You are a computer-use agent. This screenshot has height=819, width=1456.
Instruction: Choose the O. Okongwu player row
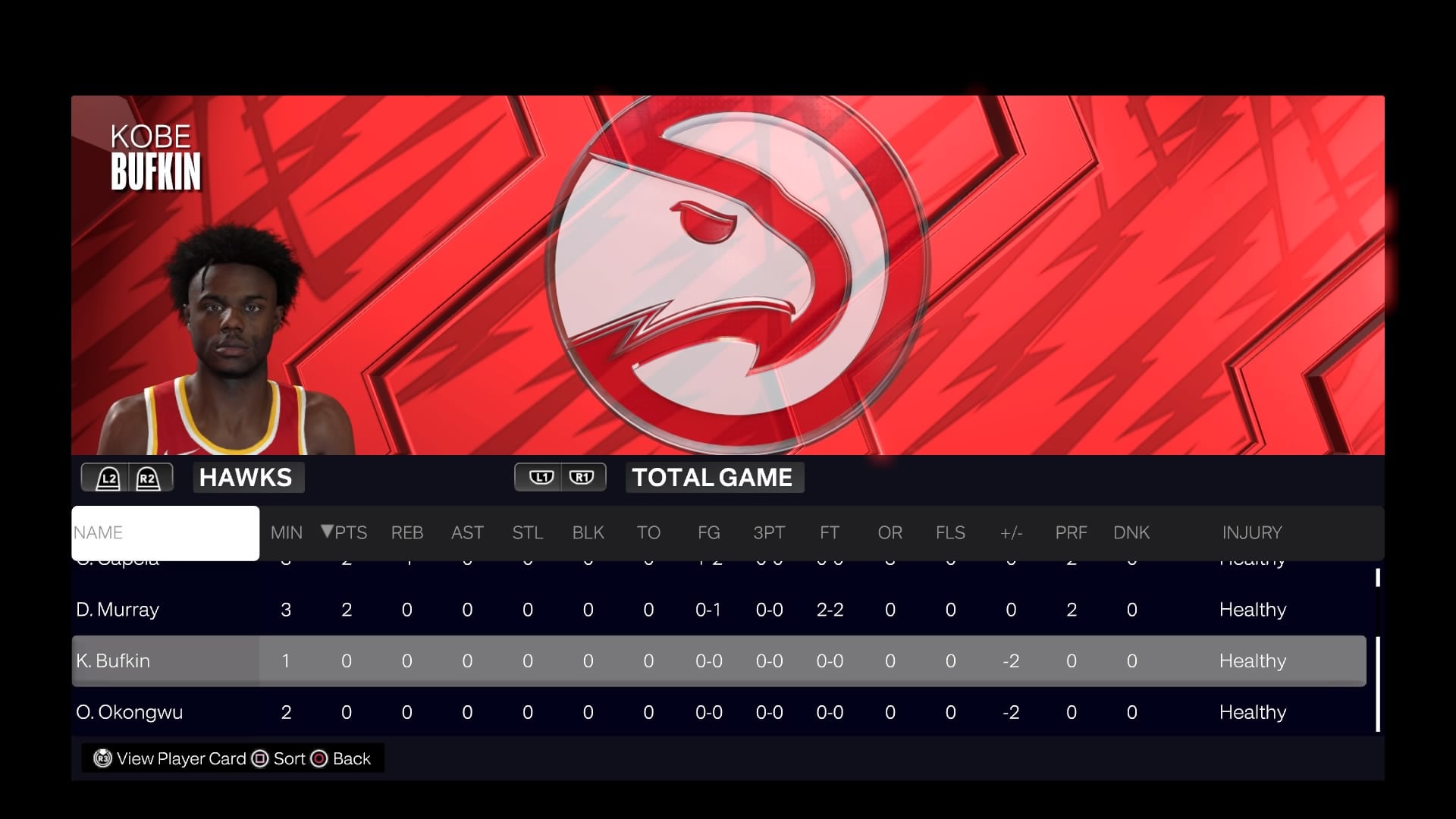[x=130, y=713]
